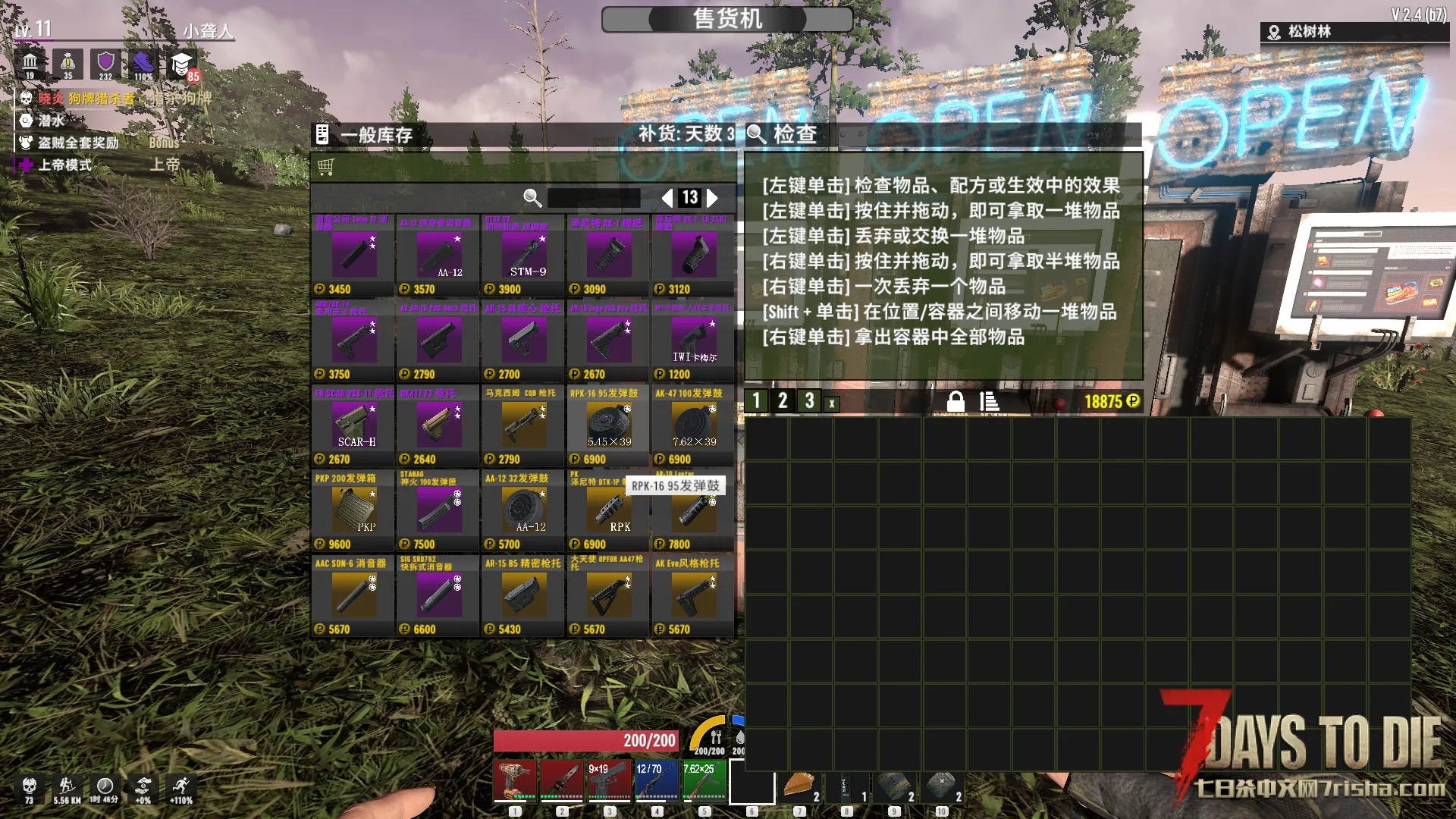
Task: Pick the AK Evo风格枪托 stock
Action: point(693,595)
